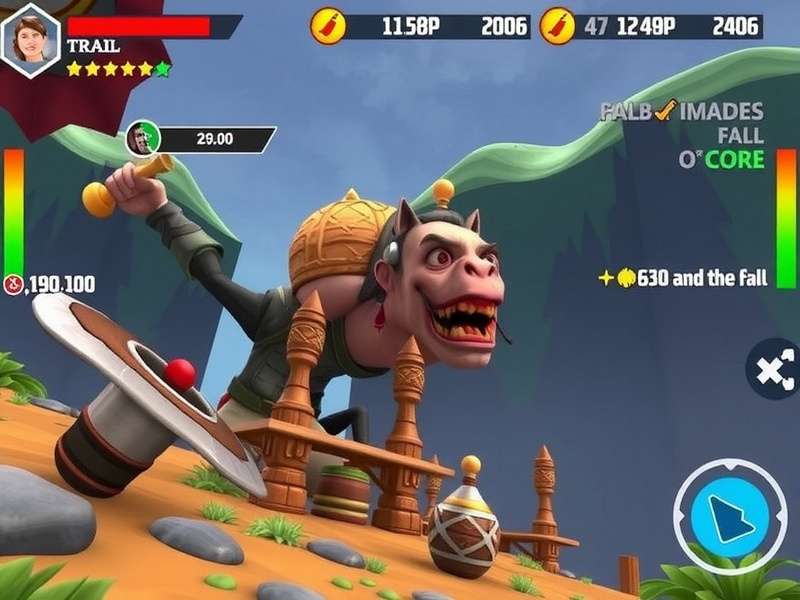Select the crossed arrows button
This screenshot has width=800, height=600.
coord(774,369)
